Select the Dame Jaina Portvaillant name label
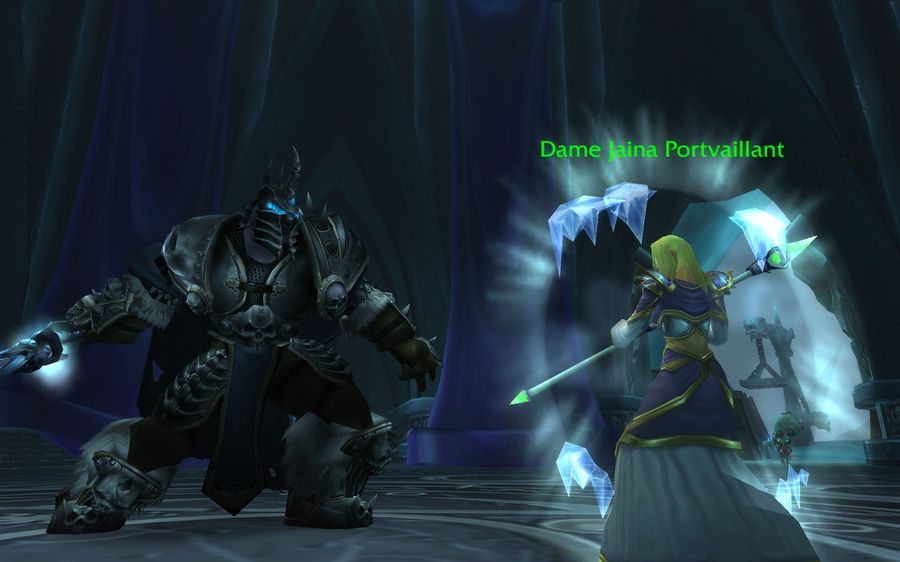Image resolution: width=900 pixels, height=562 pixels. (662, 150)
